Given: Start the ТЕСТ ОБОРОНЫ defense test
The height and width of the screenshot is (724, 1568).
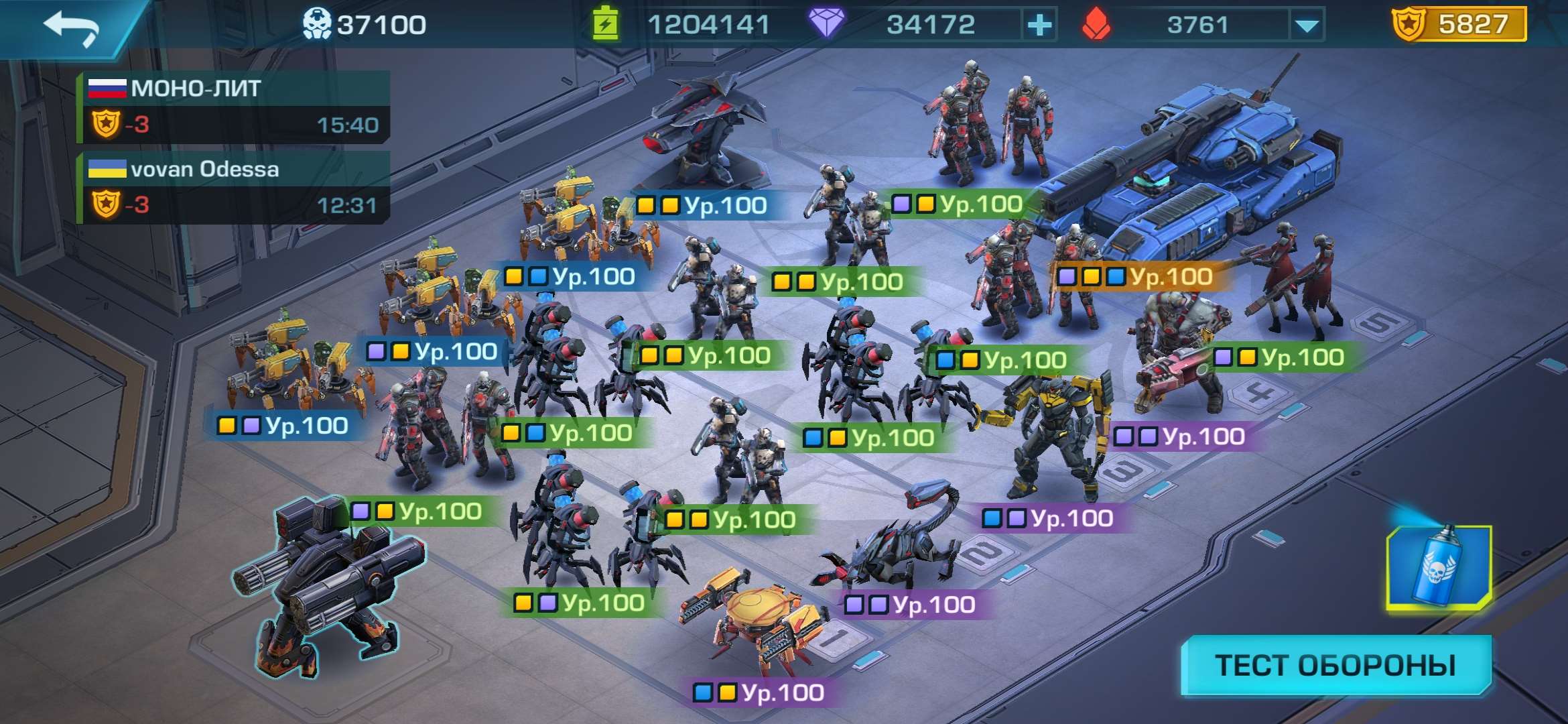Looking at the screenshot, I should (1335, 665).
